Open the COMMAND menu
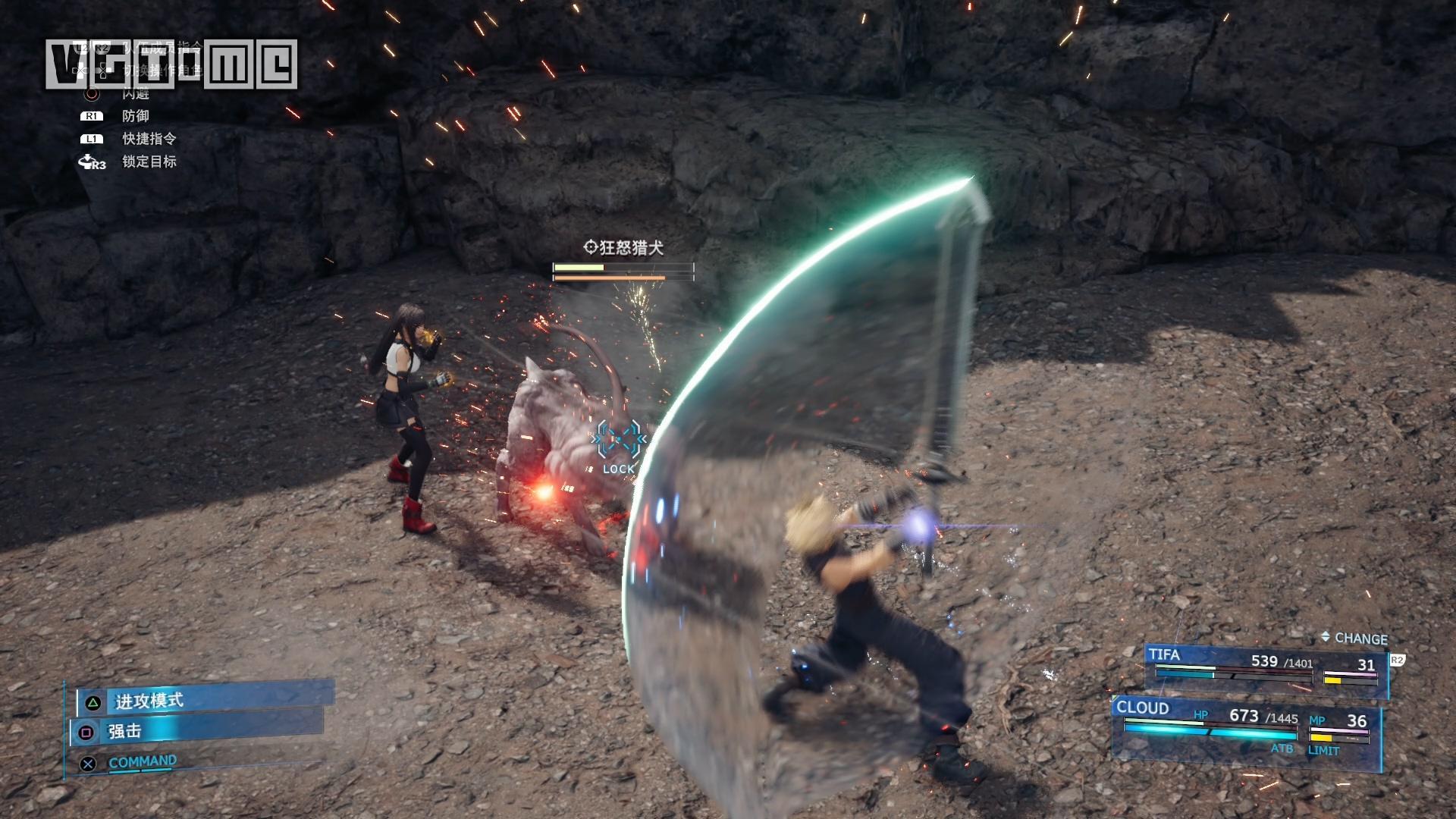The height and width of the screenshot is (819, 1456). click(142, 761)
